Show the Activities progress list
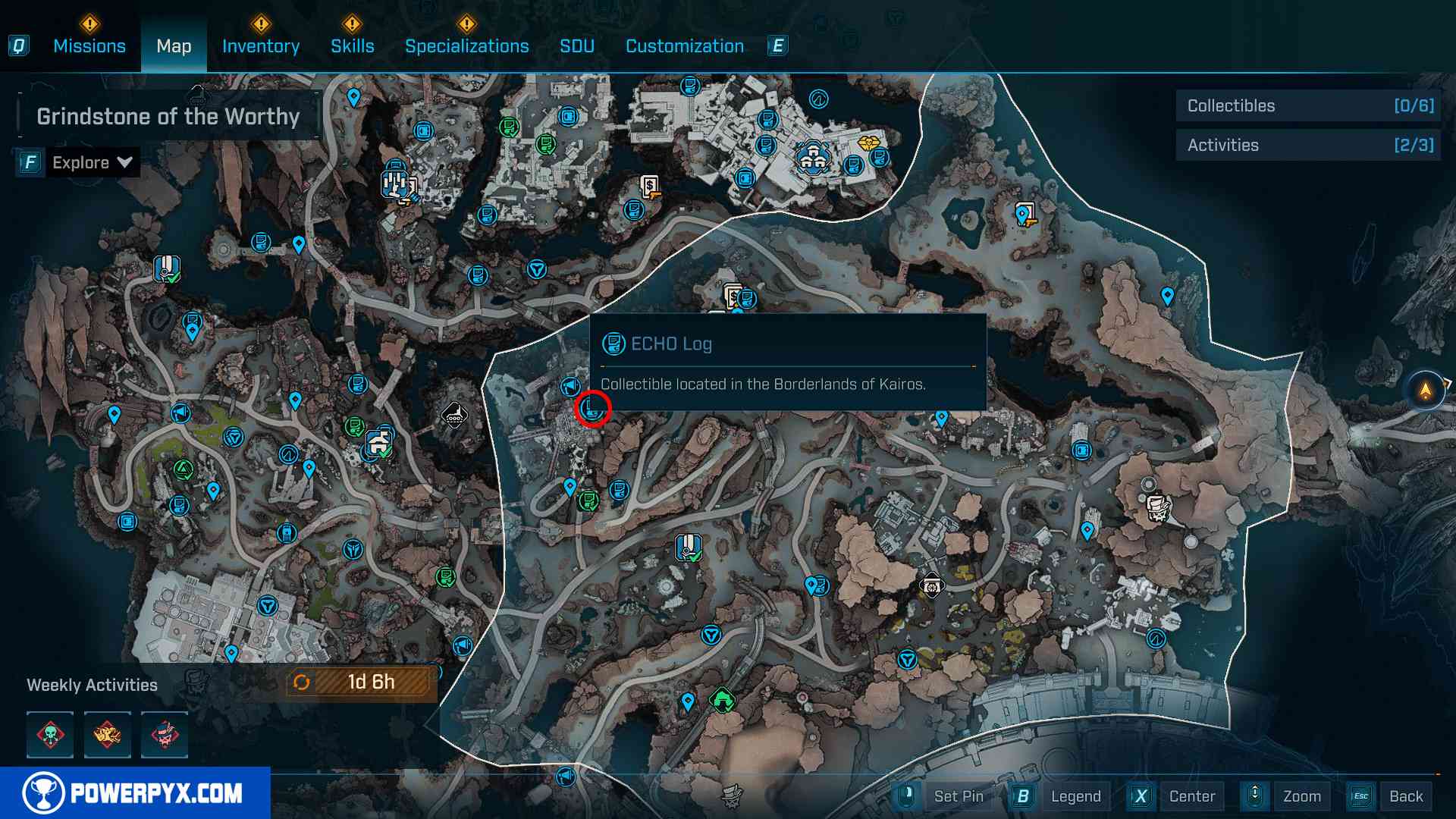Image resolution: width=1456 pixels, height=819 pixels. [x=1309, y=146]
